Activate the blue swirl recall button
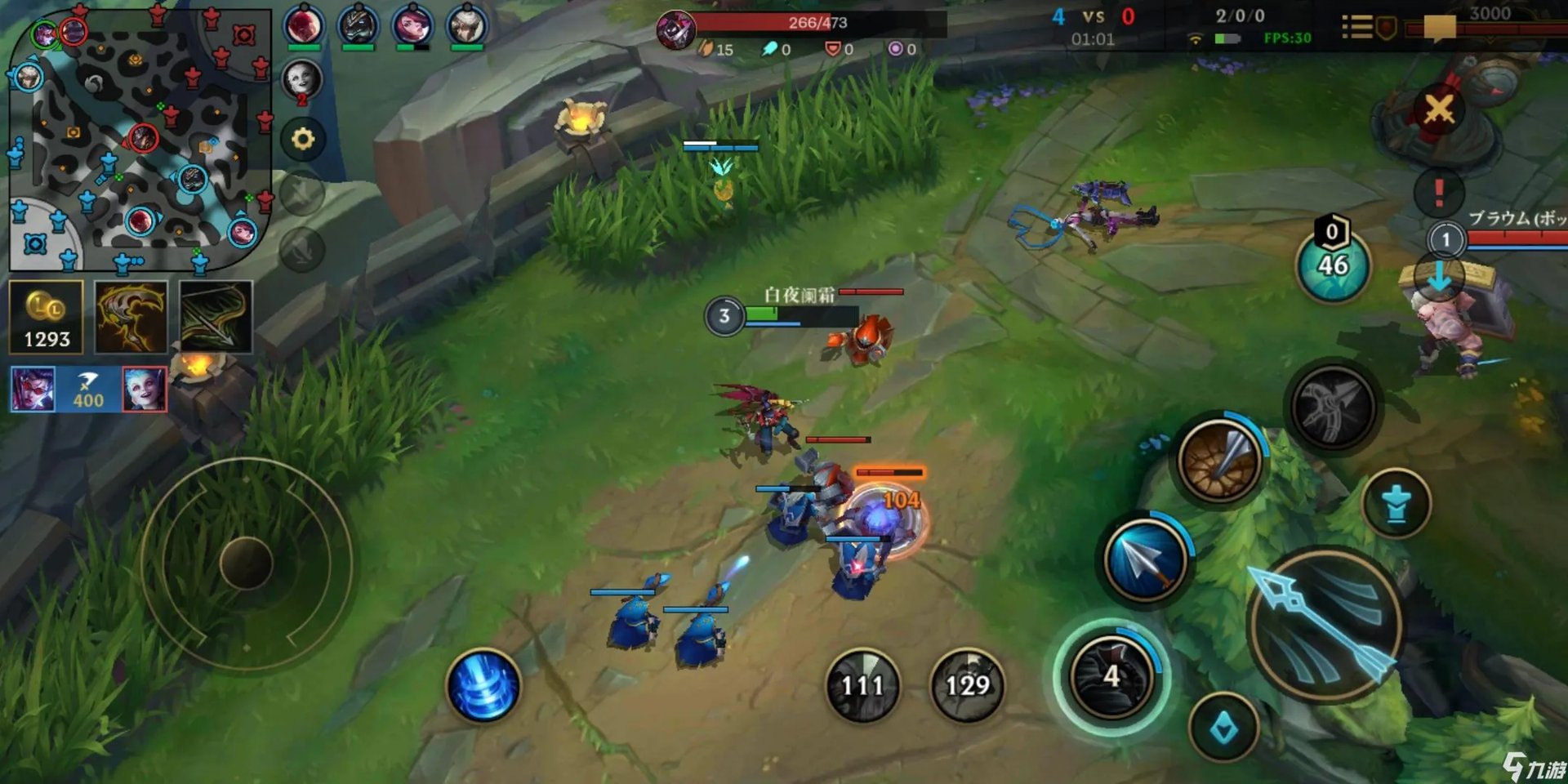 coord(483,686)
